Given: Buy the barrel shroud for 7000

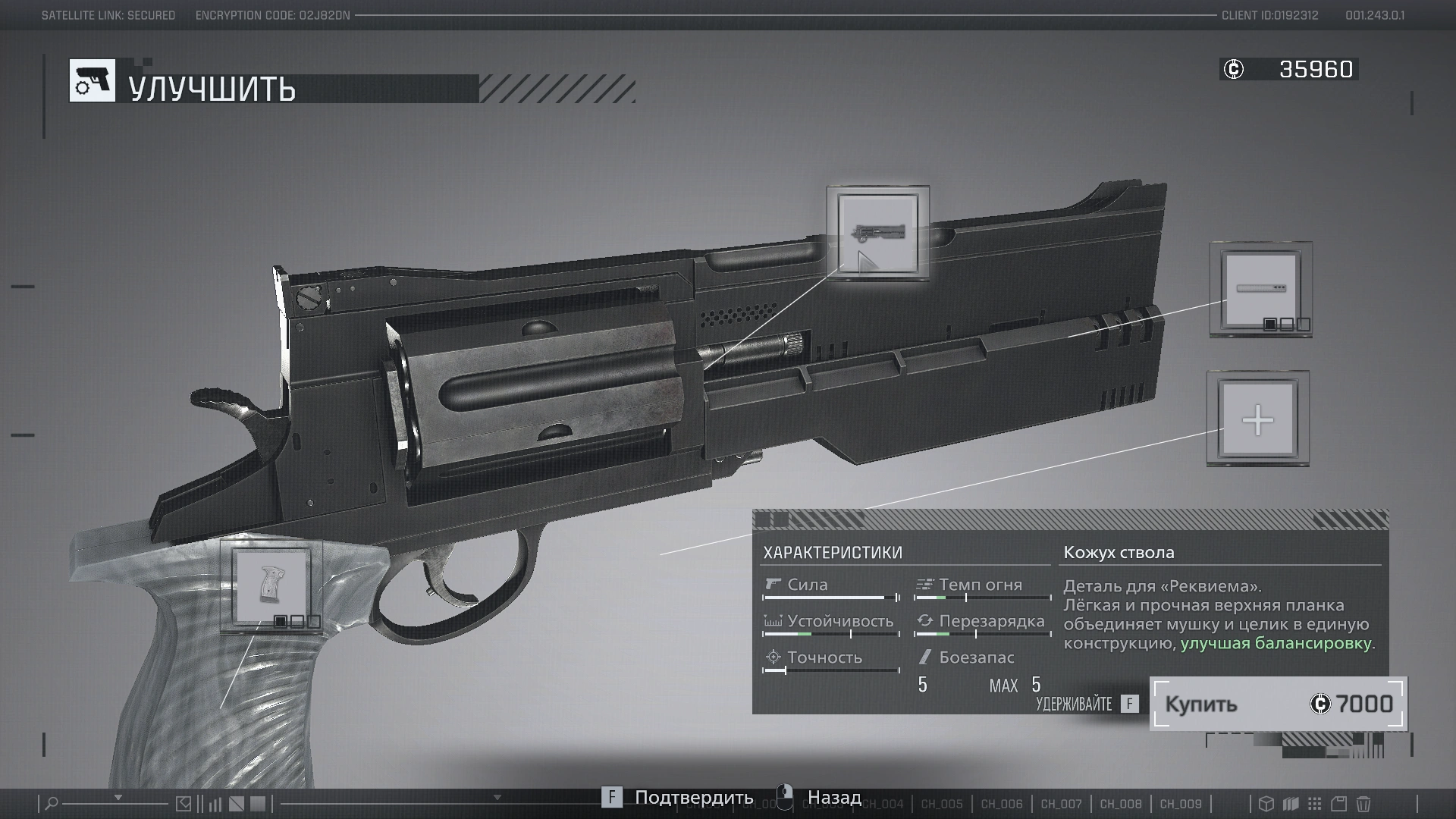Looking at the screenshot, I should click(x=1278, y=704).
